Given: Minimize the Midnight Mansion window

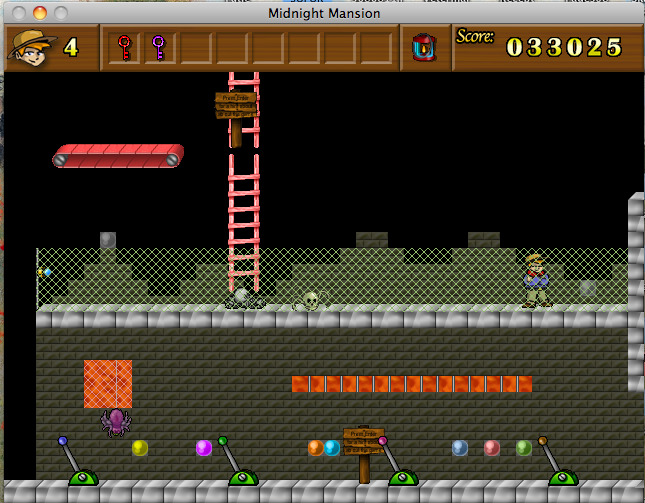Looking at the screenshot, I should pyautogui.click(x=41, y=13).
